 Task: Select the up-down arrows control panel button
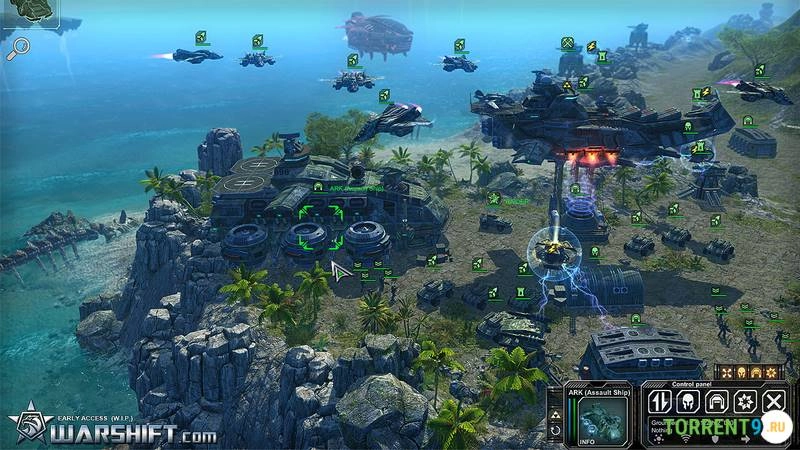click(659, 402)
